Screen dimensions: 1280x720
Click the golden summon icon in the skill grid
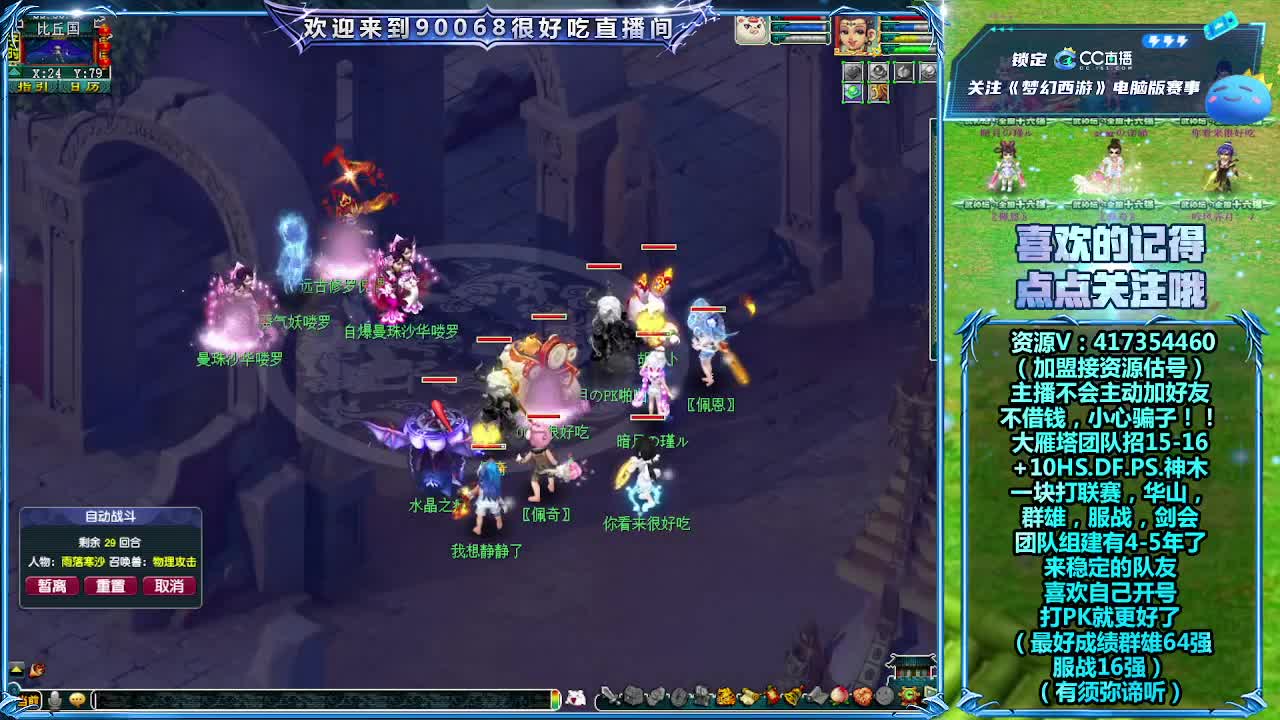[x=878, y=92]
